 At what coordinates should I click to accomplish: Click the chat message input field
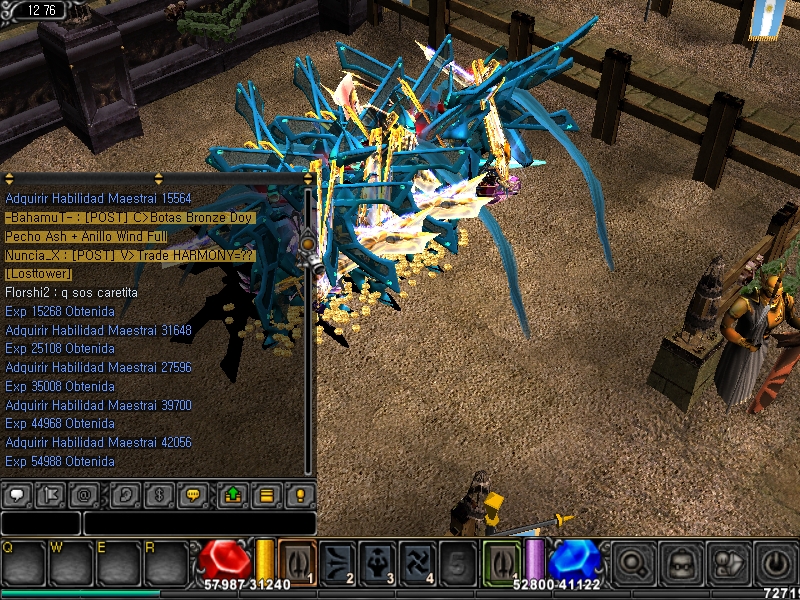[199, 523]
